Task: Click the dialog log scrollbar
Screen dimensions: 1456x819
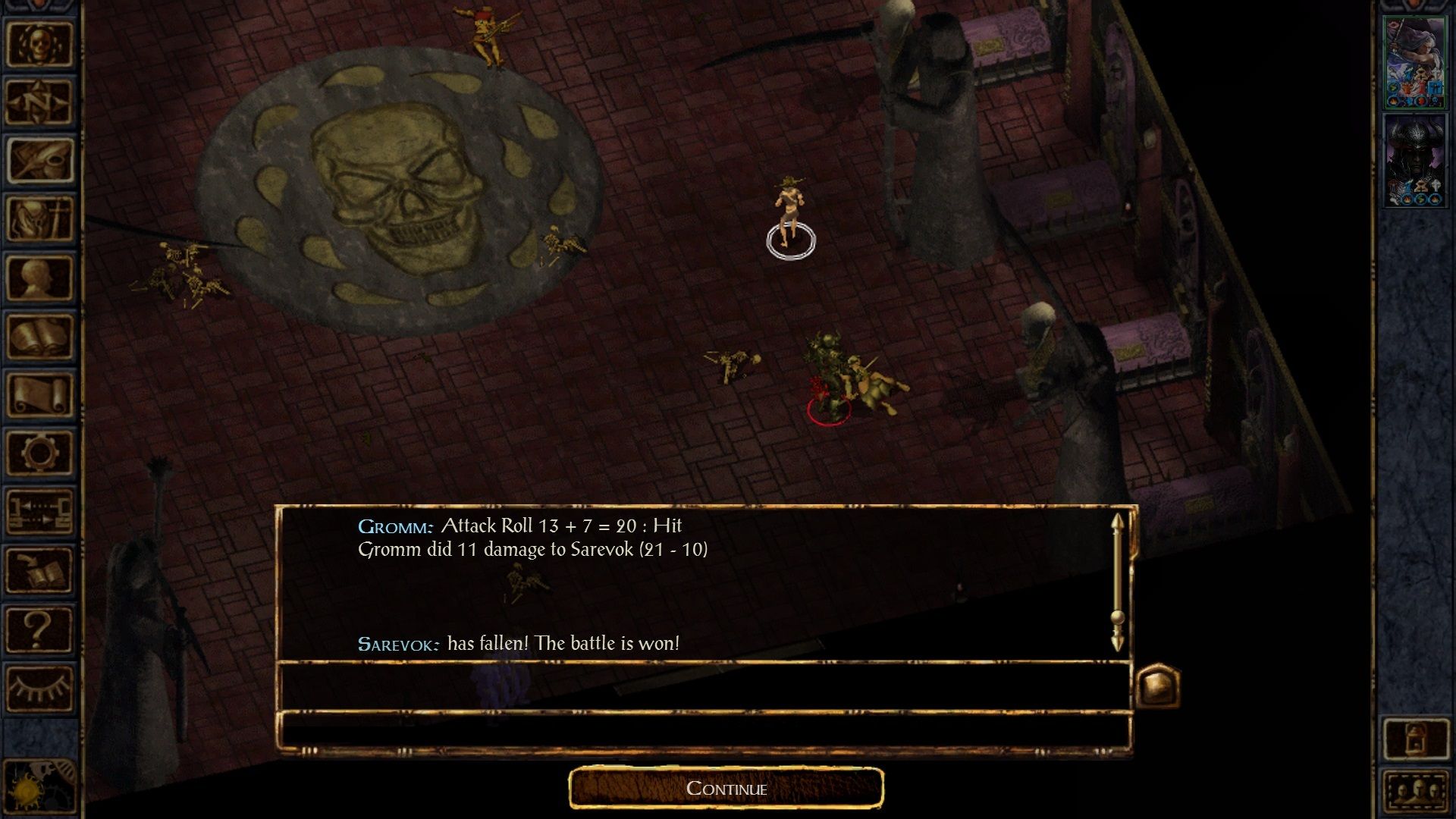Action: point(1117,582)
